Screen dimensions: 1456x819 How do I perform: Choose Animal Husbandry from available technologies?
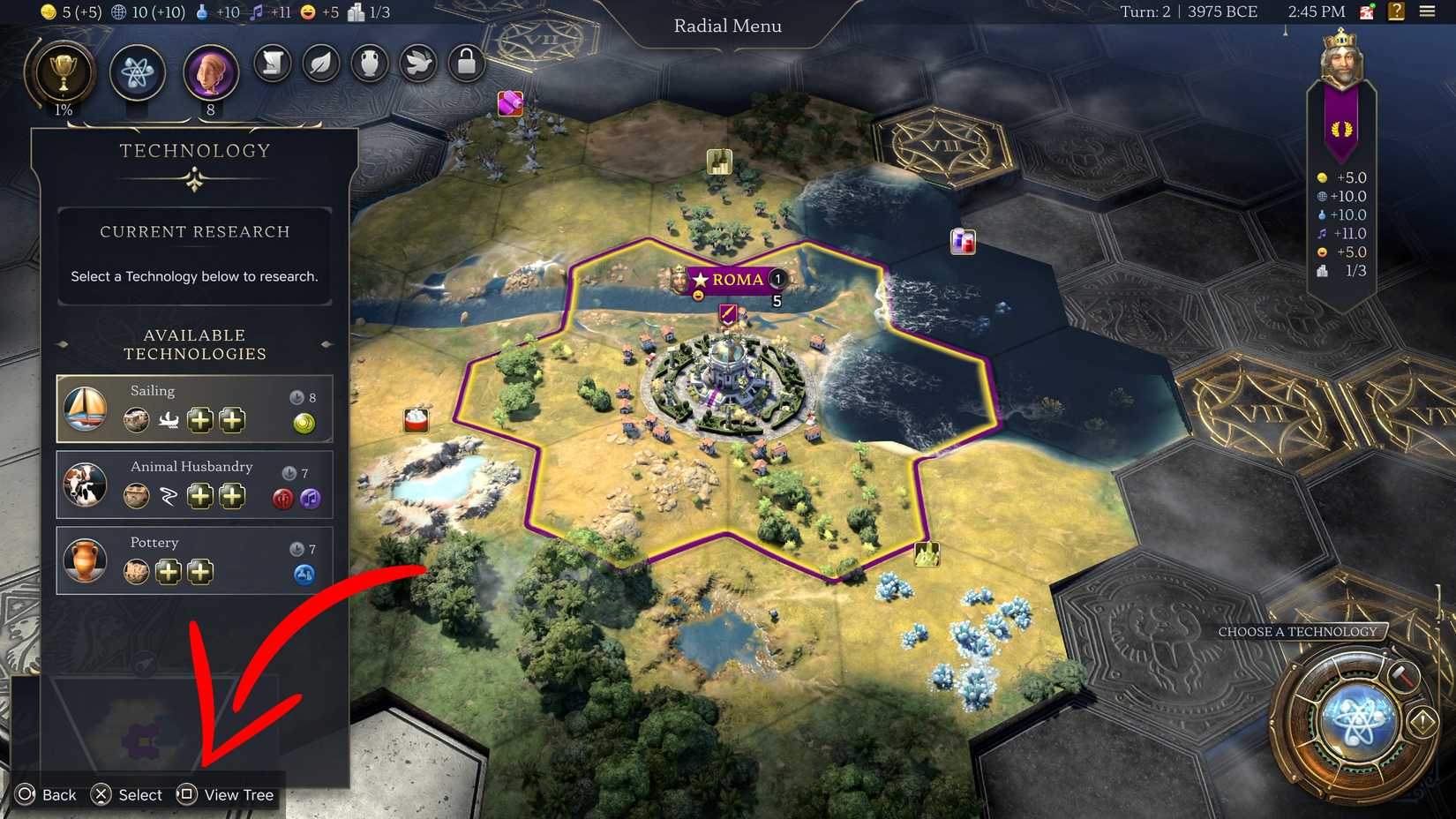coord(194,484)
